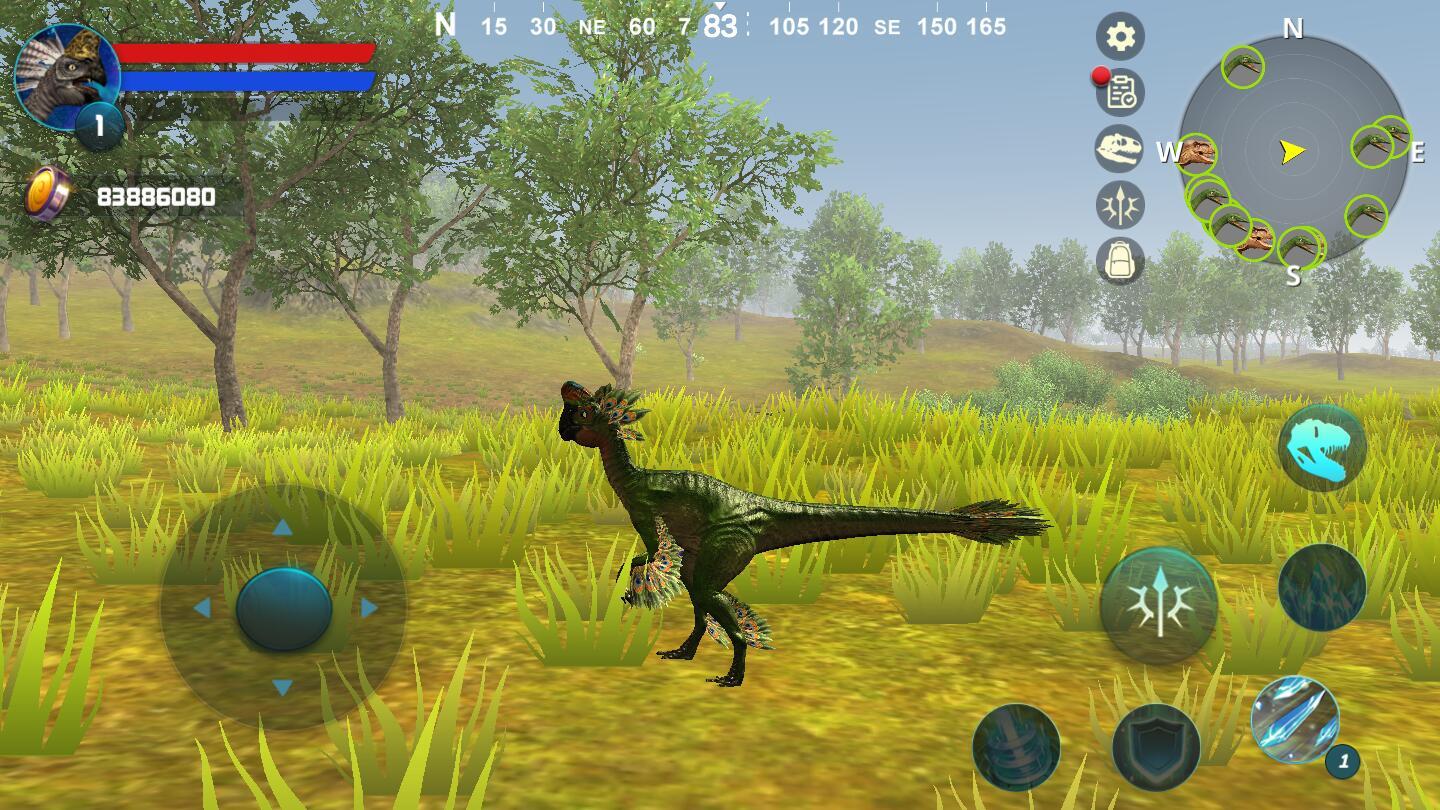Activate the dimmed ability beside trident attack
The height and width of the screenshot is (810, 1440).
pyautogui.click(x=1322, y=587)
